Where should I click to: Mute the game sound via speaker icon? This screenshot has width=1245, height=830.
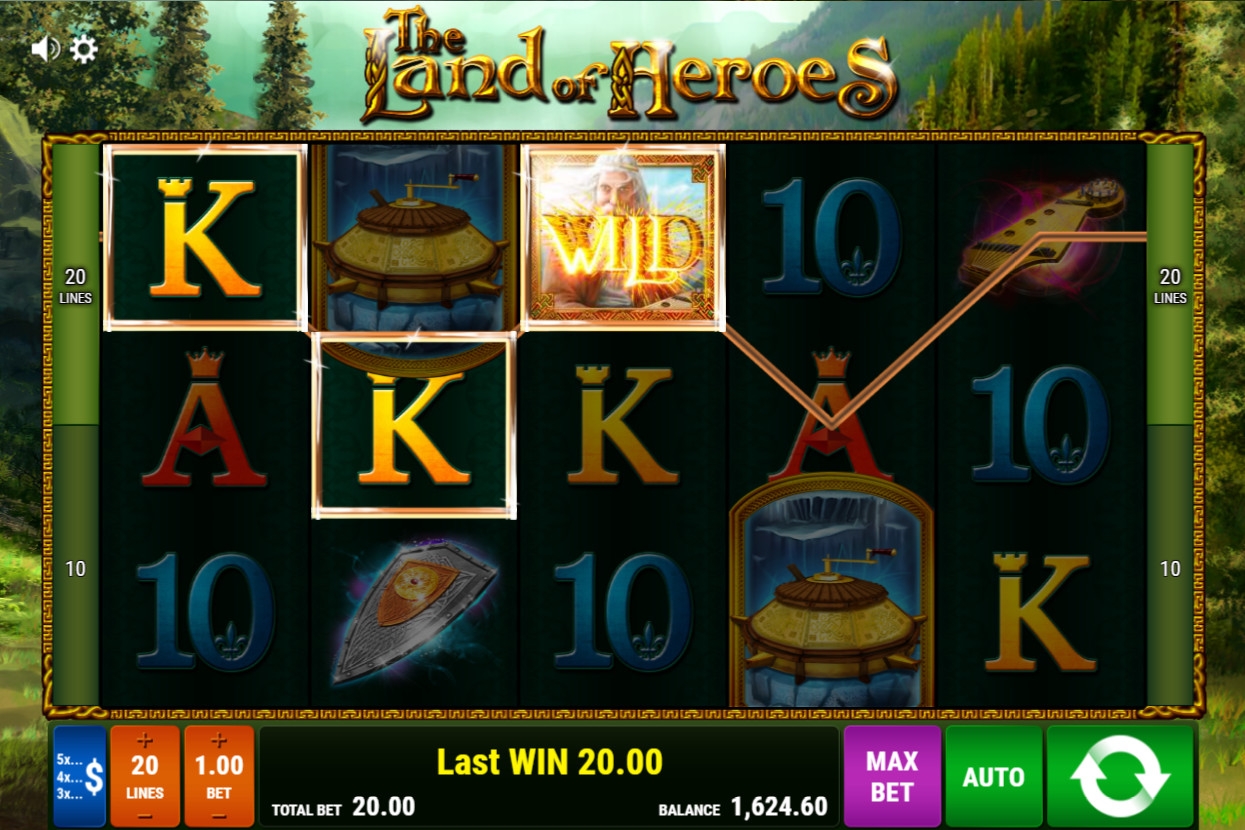click(44, 49)
